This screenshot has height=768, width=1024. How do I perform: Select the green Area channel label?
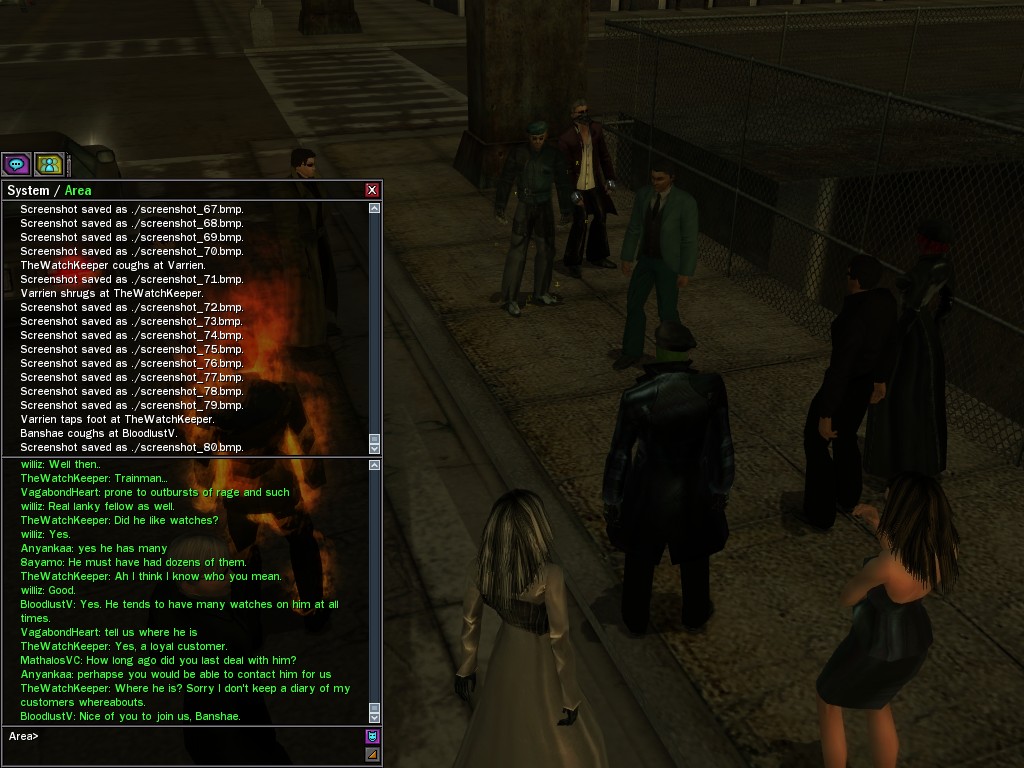[x=78, y=191]
